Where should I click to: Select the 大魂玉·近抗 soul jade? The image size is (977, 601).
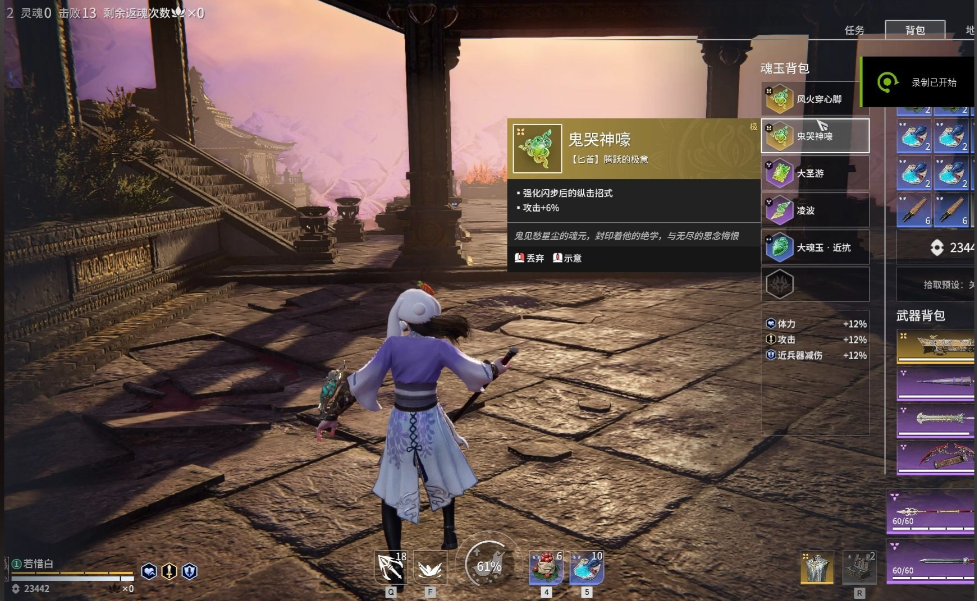click(x=815, y=247)
